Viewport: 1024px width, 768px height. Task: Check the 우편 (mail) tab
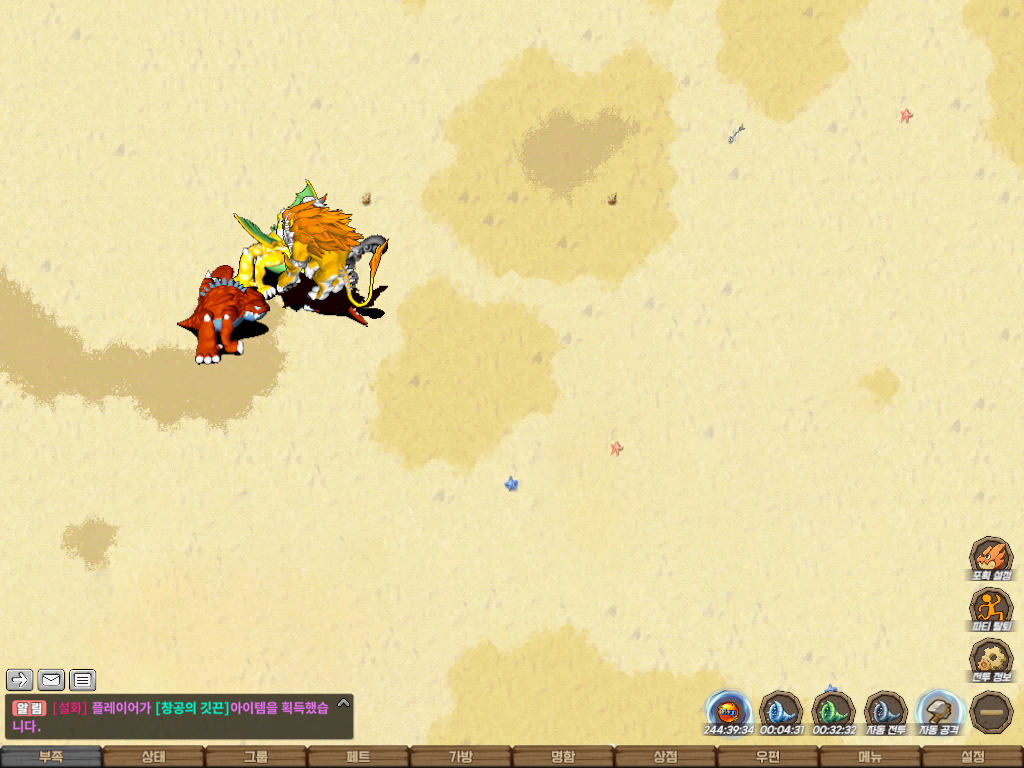click(768, 757)
